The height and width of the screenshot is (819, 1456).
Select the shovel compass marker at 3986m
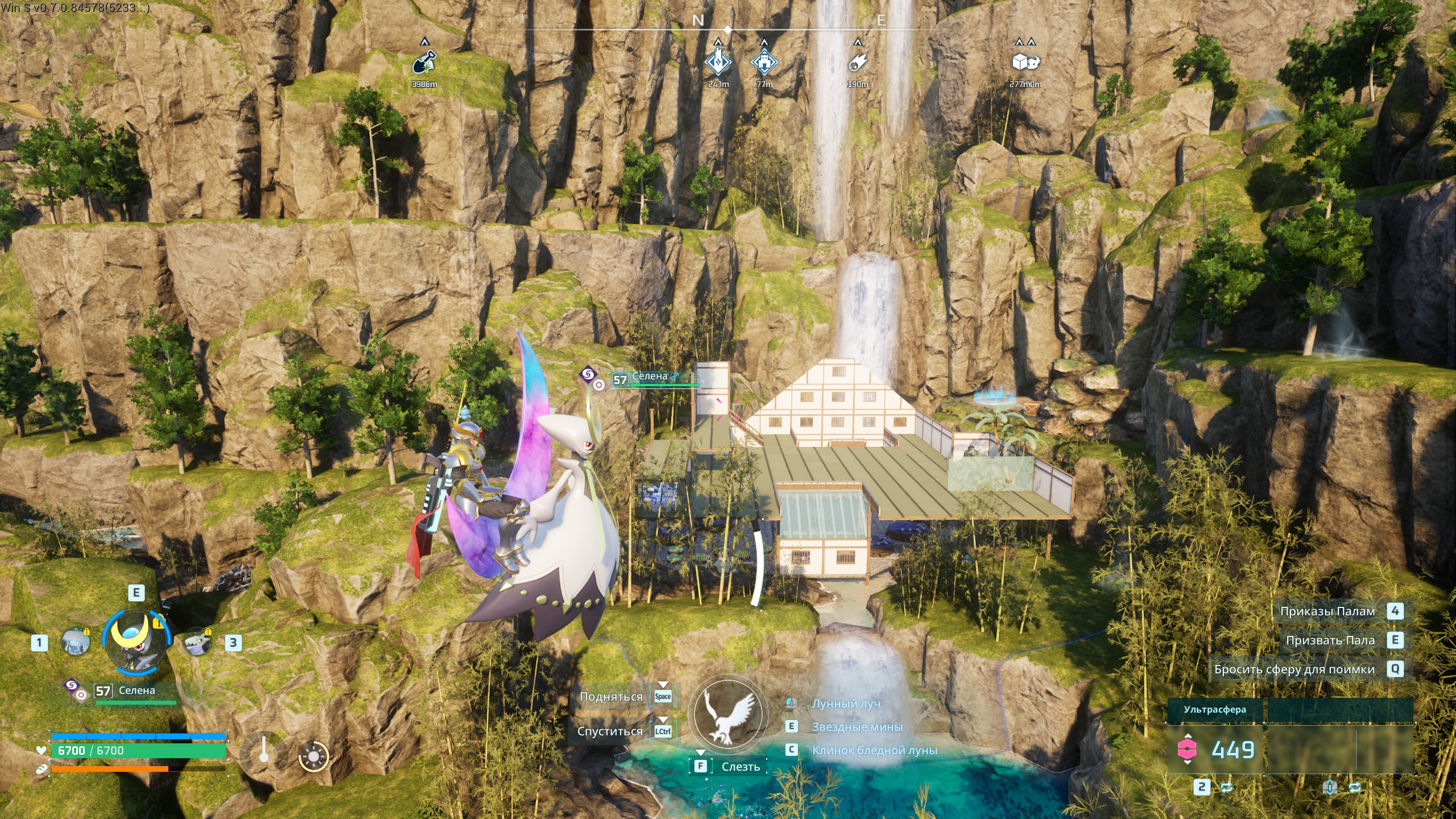(424, 63)
